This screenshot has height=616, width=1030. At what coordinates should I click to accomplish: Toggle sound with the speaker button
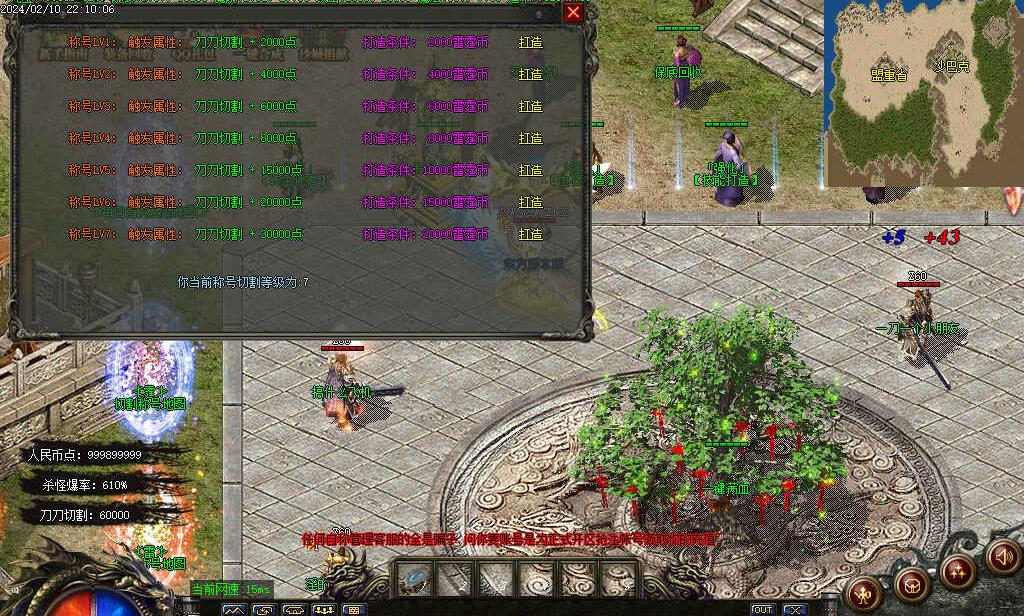click(1003, 556)
